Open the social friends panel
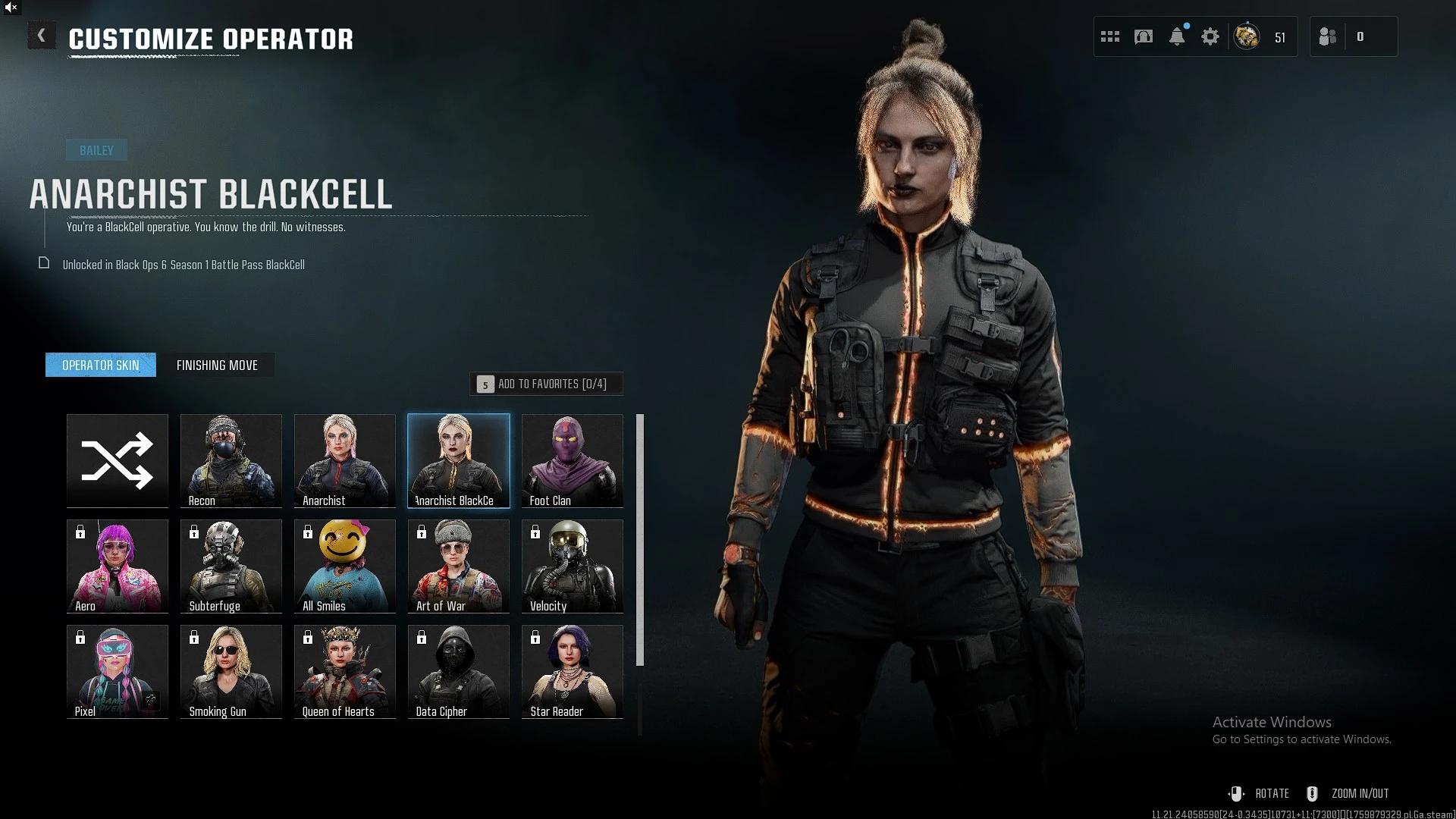 pos(1328,36)
